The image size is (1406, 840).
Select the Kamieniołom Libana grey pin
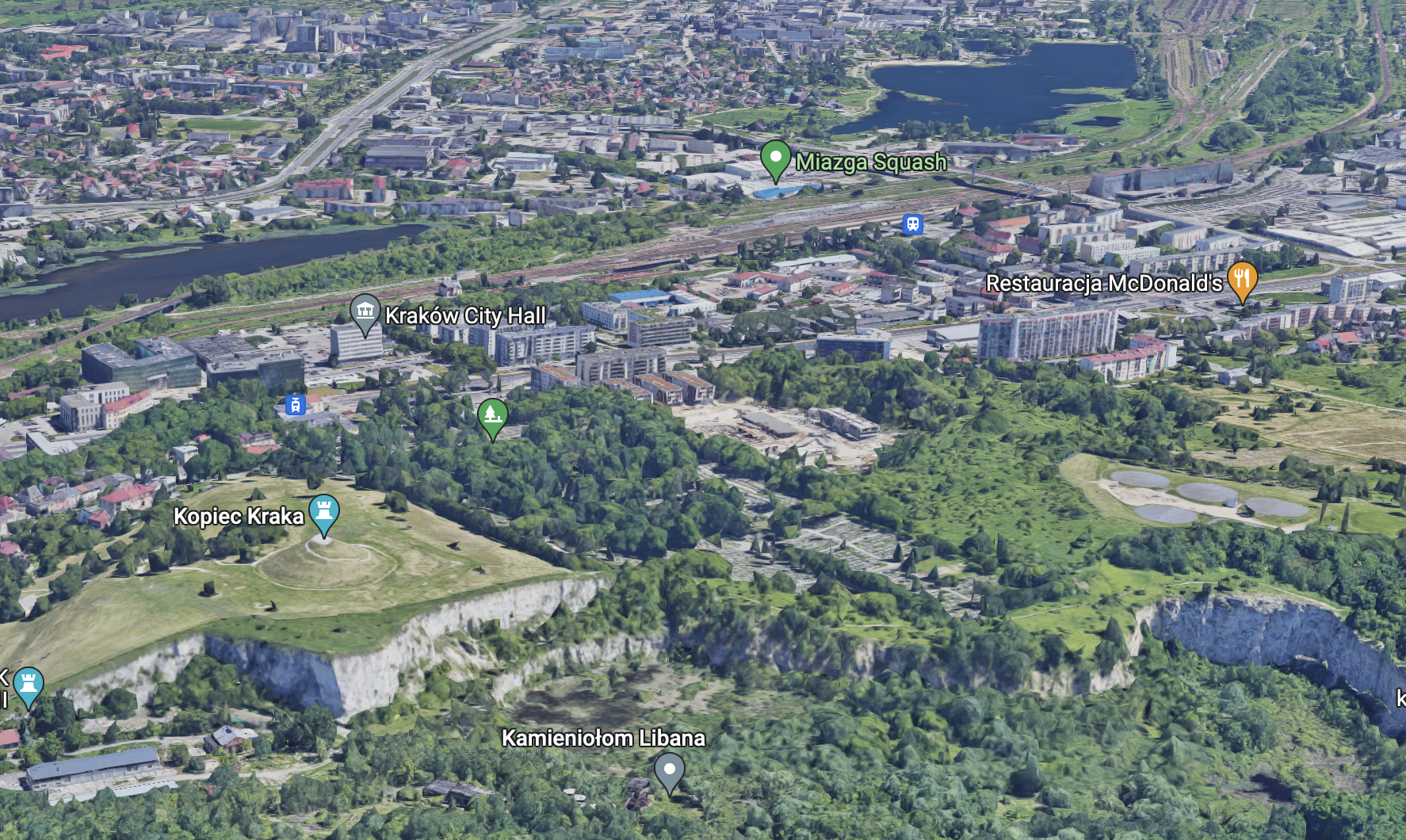670,771
